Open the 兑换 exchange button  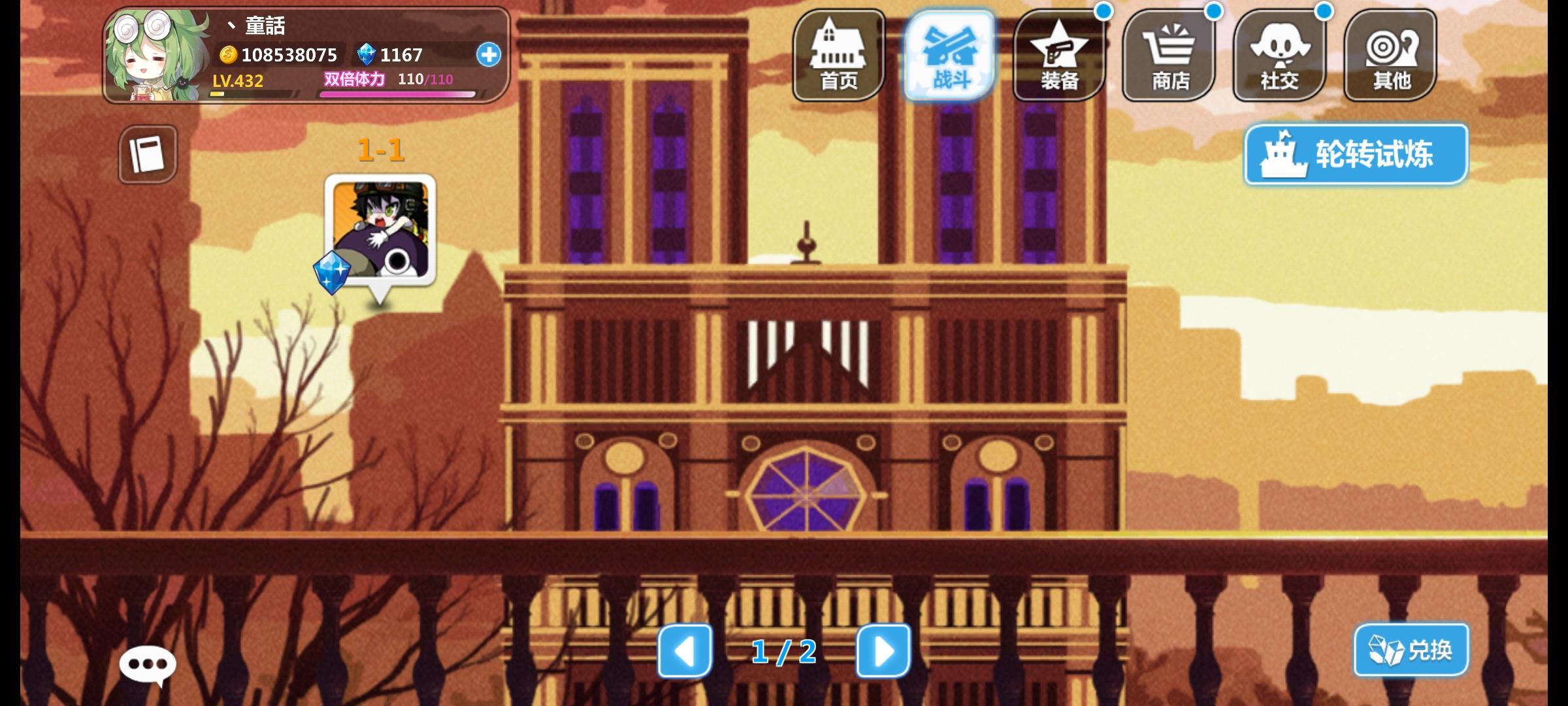pos(1411,650)
